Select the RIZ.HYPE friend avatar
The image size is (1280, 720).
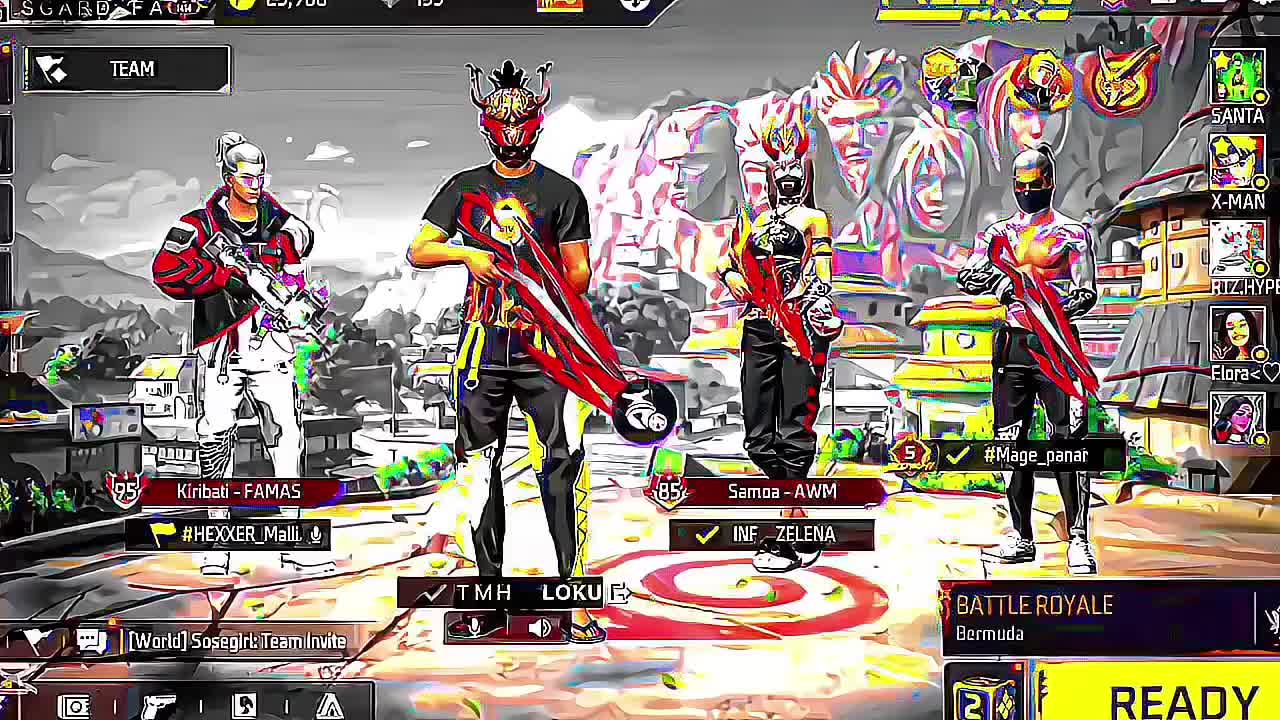[x=1238, y=247]
